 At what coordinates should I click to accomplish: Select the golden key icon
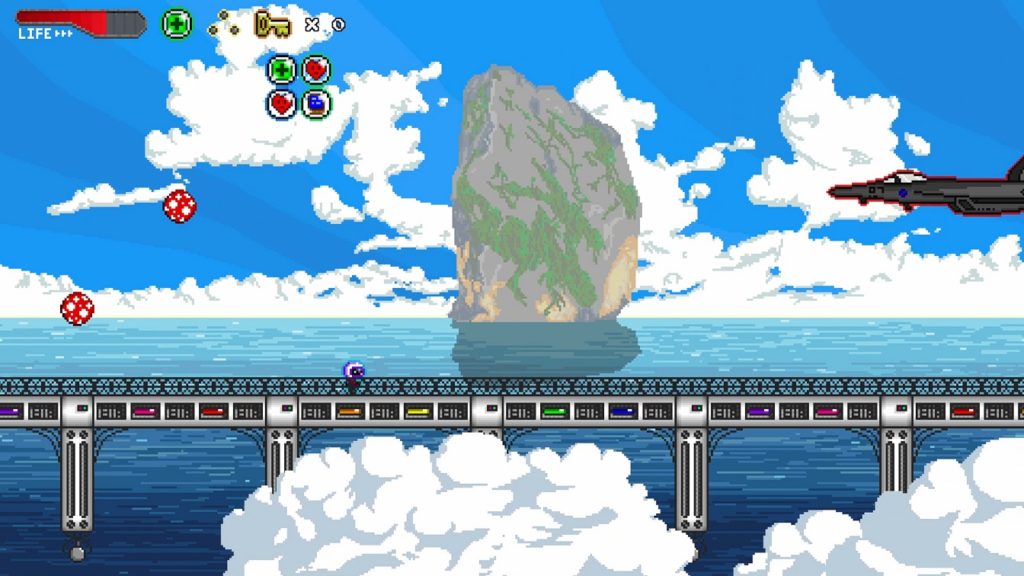(x=271, y=23)
